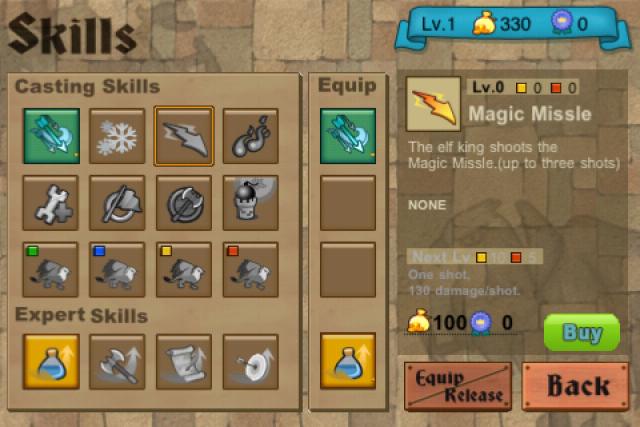This screenshot has width=640, height=427.
Task: Select the circled double axe skill
Action: point(184,202)
